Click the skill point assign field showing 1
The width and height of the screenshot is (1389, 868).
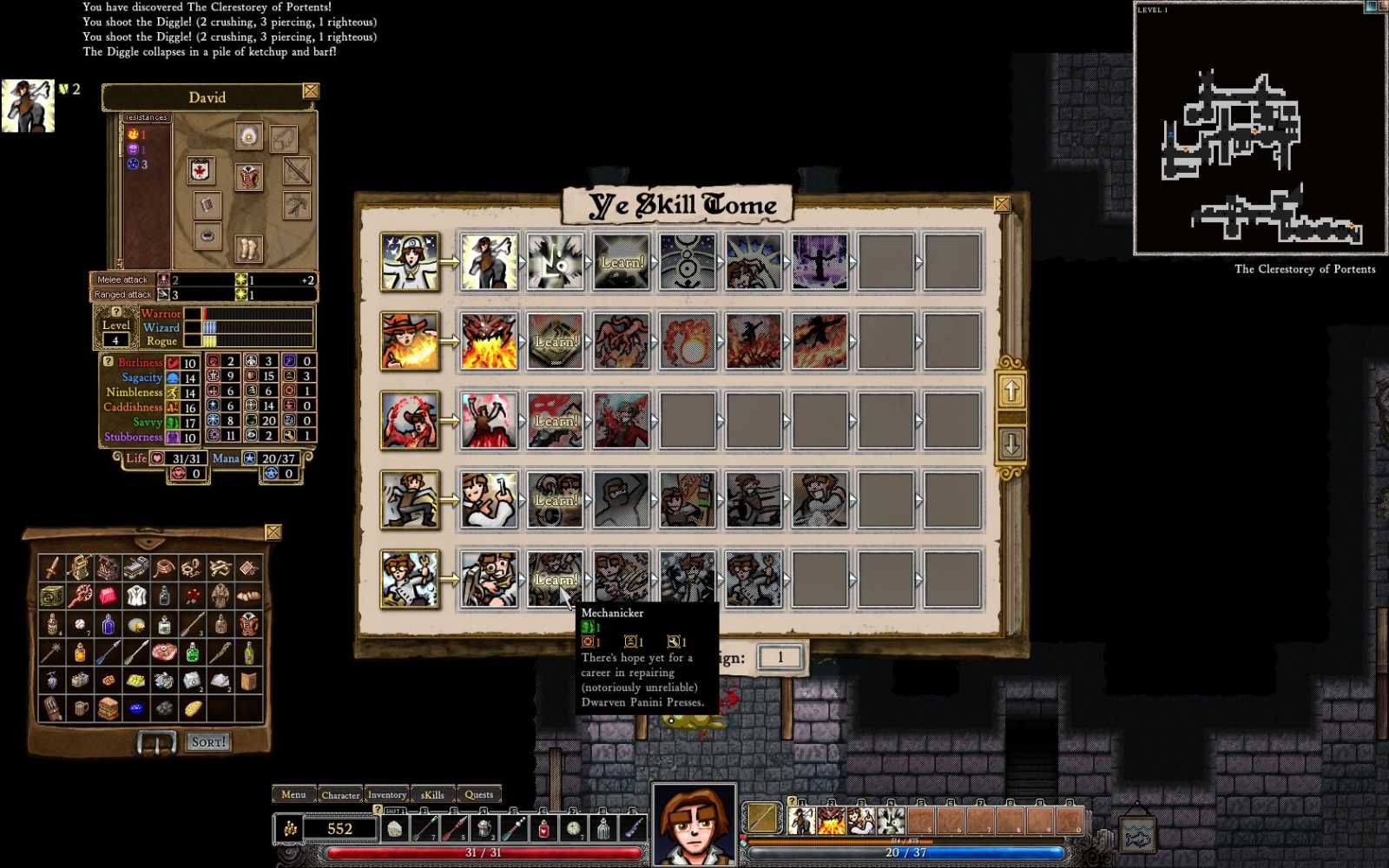[x=779, y=657]
